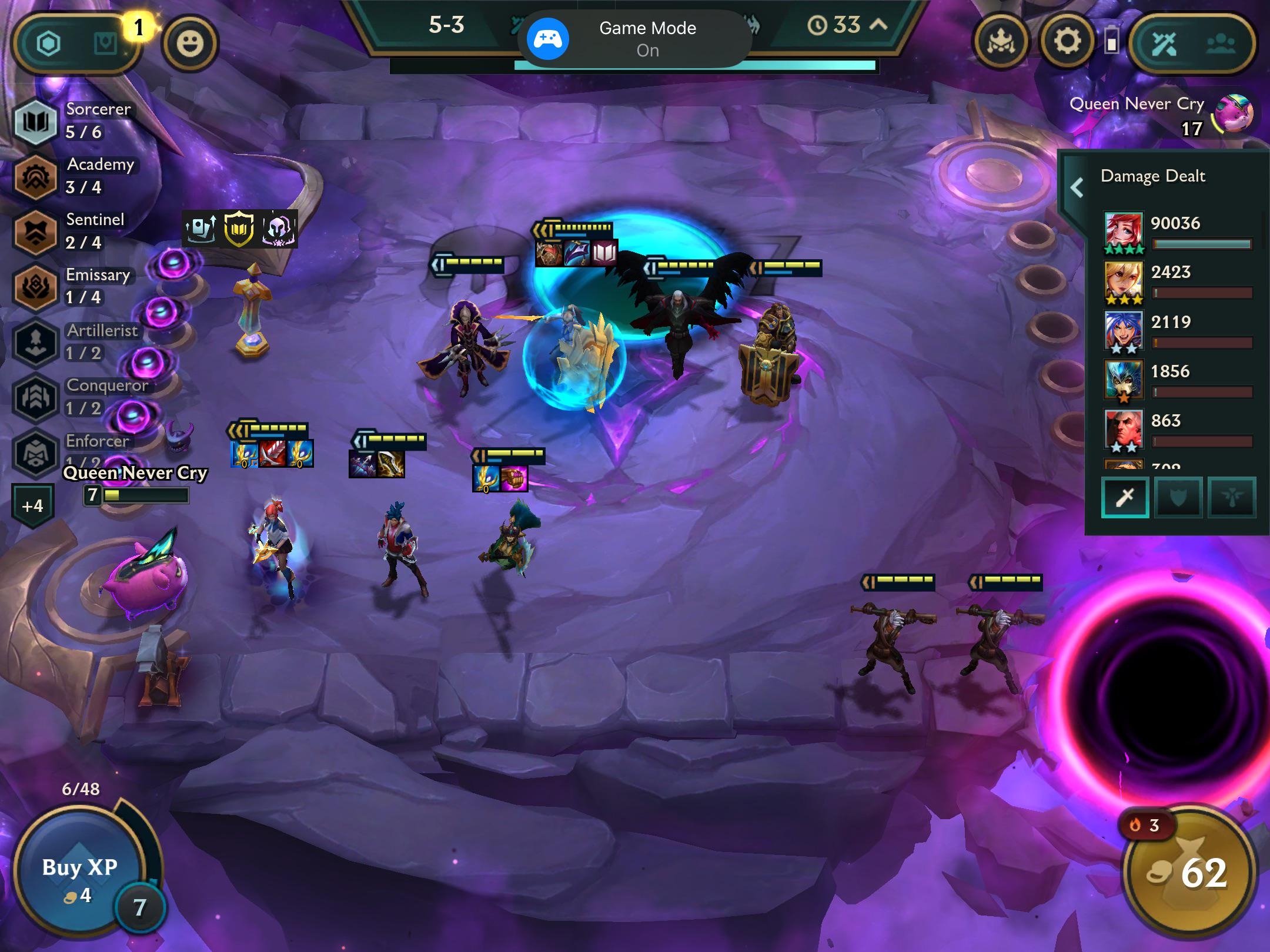Open the emote smiley button
Image resolution: width=1270 pixels, height=952 pixels.
coord(189,43)
